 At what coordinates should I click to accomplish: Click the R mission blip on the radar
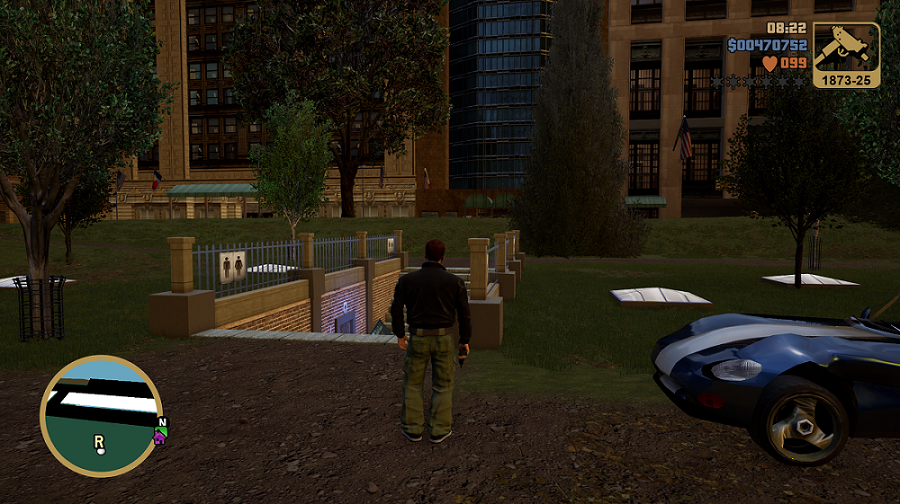[99, 442]
